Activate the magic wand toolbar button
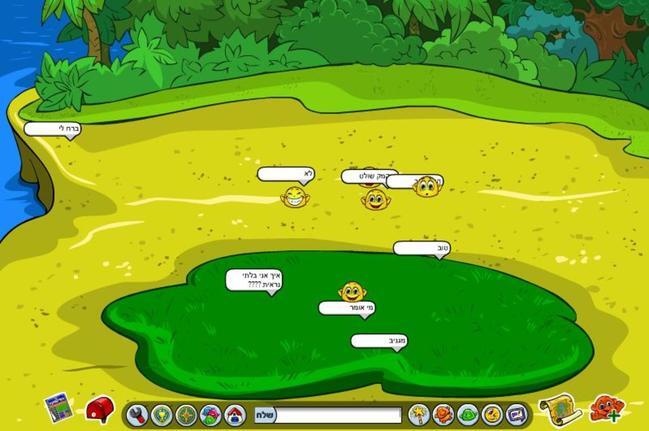 418,414
